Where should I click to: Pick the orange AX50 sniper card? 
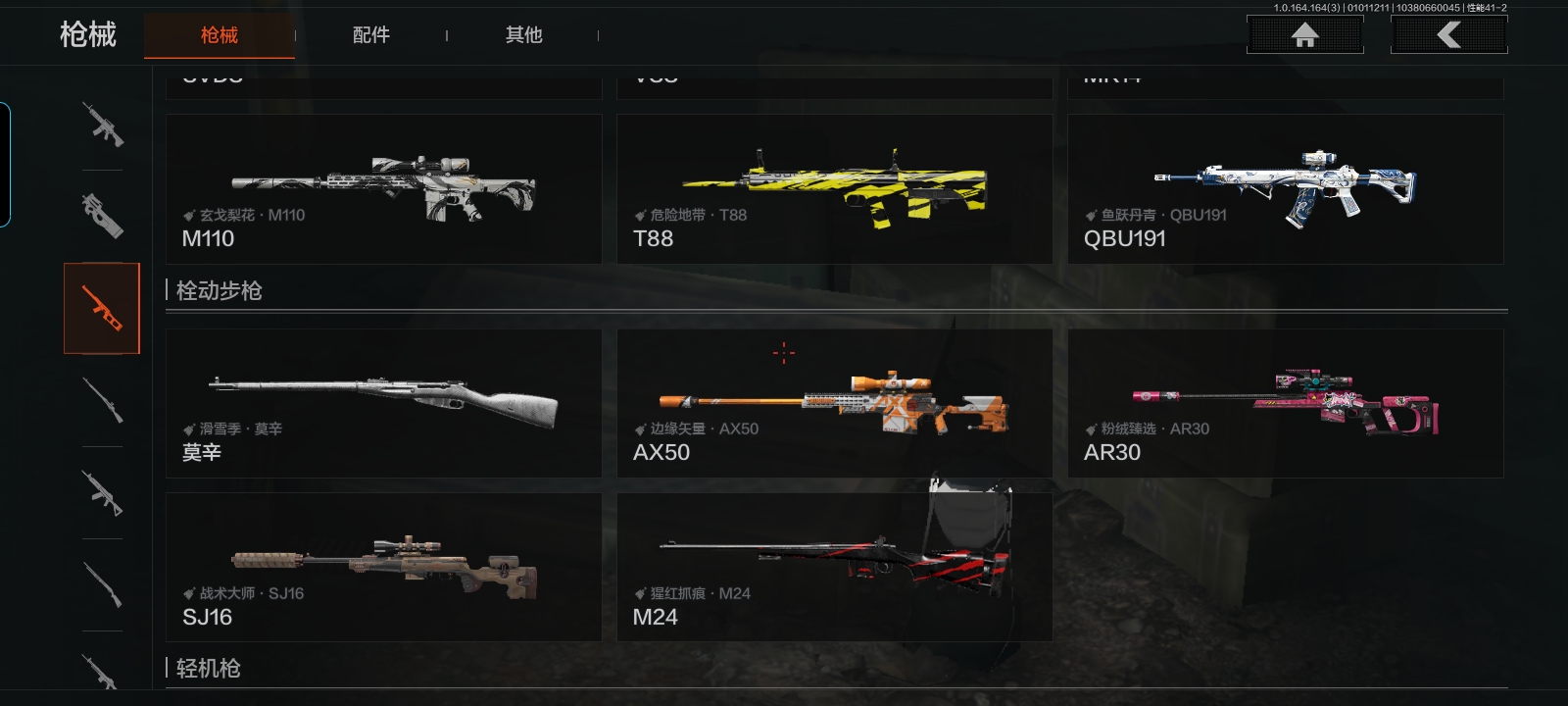(x=834, y=403)
